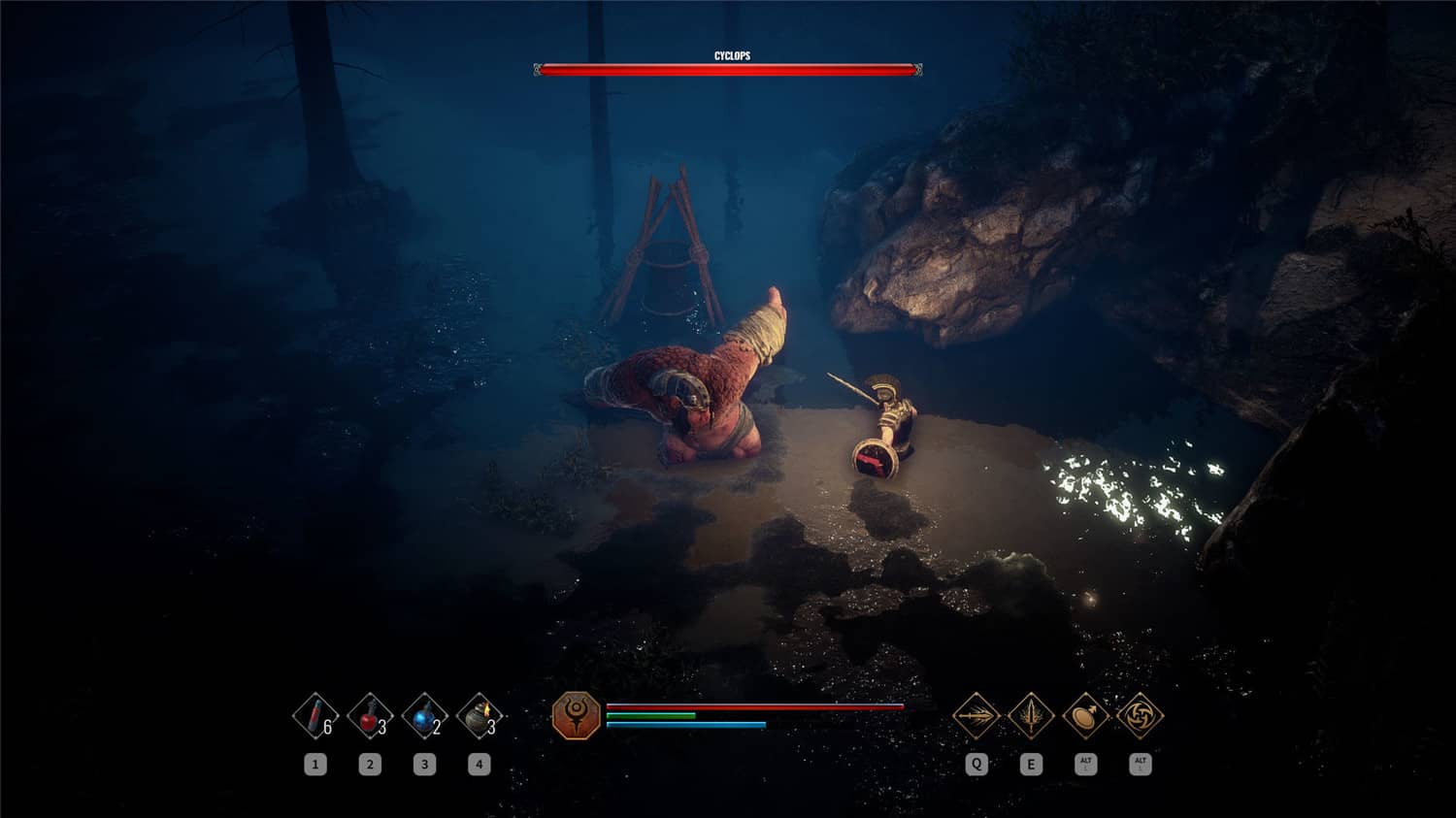
Task: Use the blue mana potion consumable
Action: click(423, 715)
